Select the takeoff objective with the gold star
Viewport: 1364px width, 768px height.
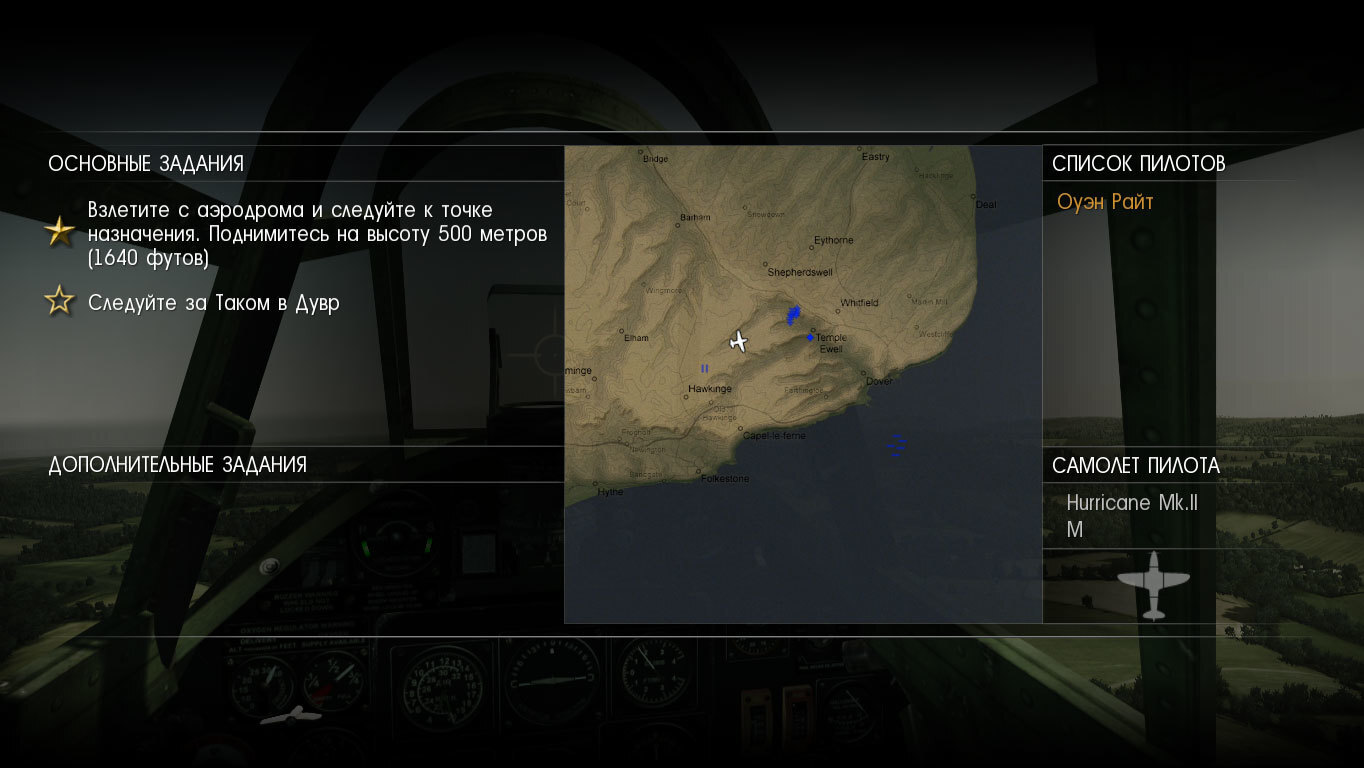pos(317,234)
